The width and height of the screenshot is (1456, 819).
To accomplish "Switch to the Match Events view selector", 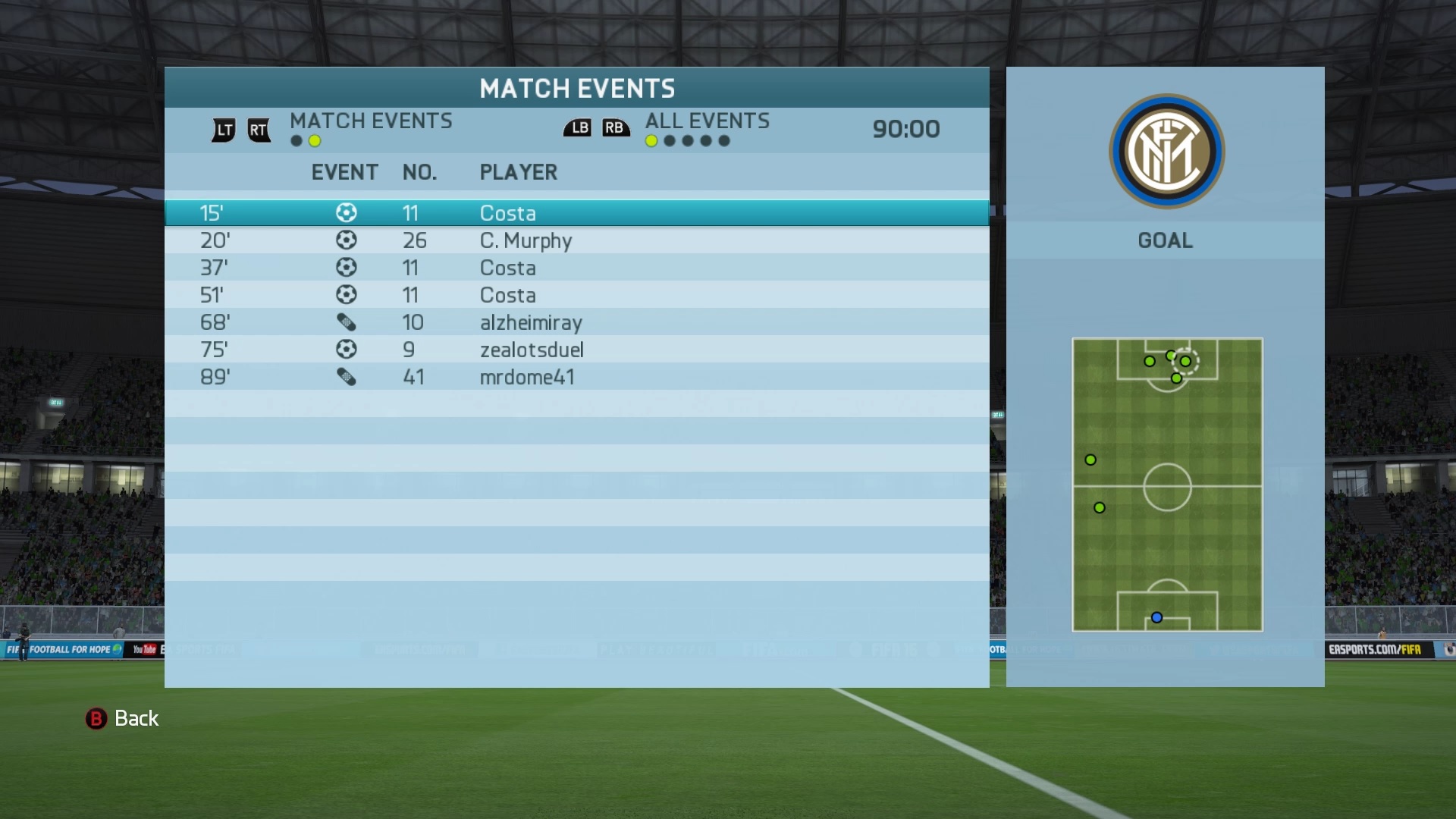I will coord(370,121).
